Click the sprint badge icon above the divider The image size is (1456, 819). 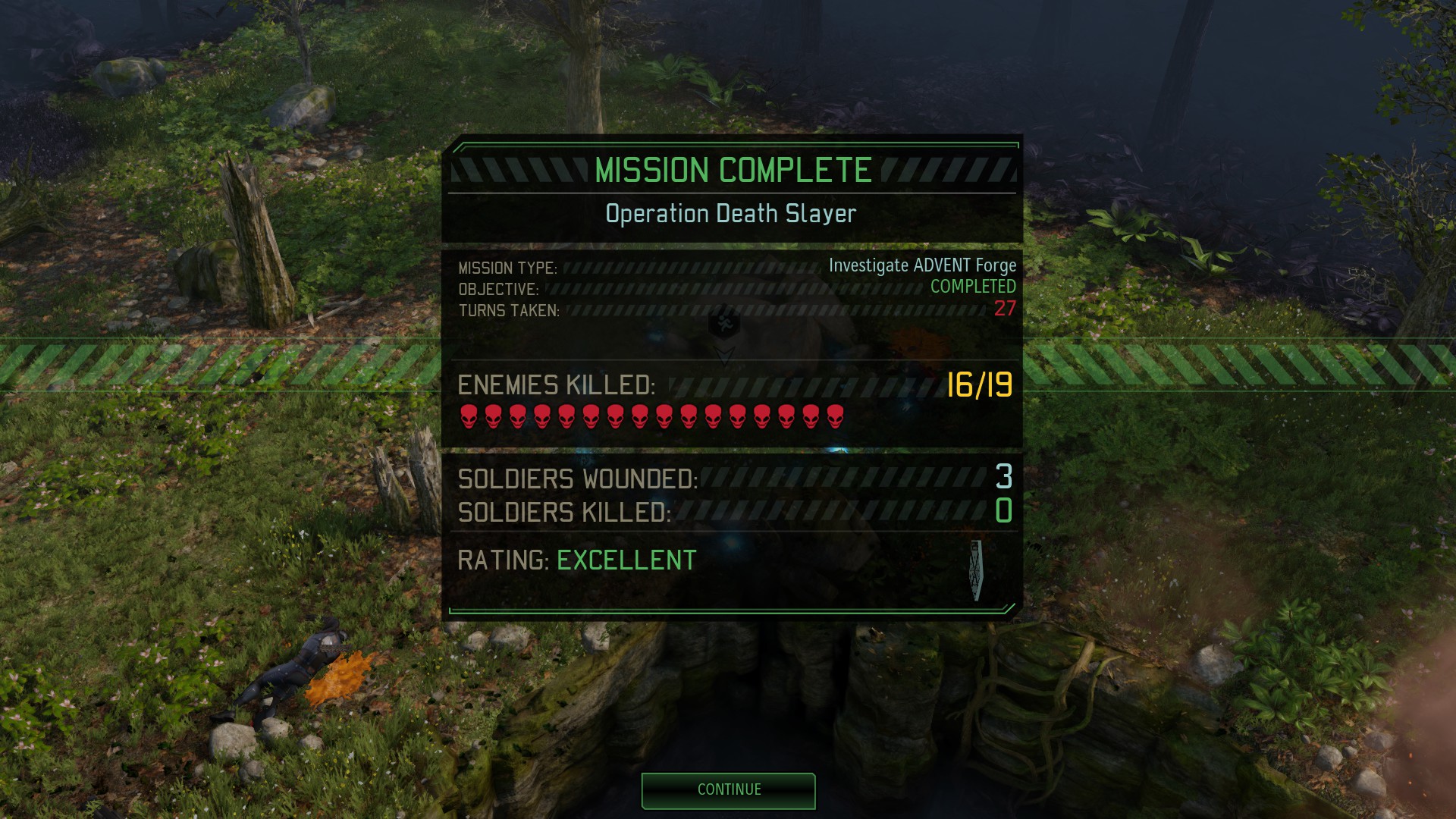(x=724, y=325)
